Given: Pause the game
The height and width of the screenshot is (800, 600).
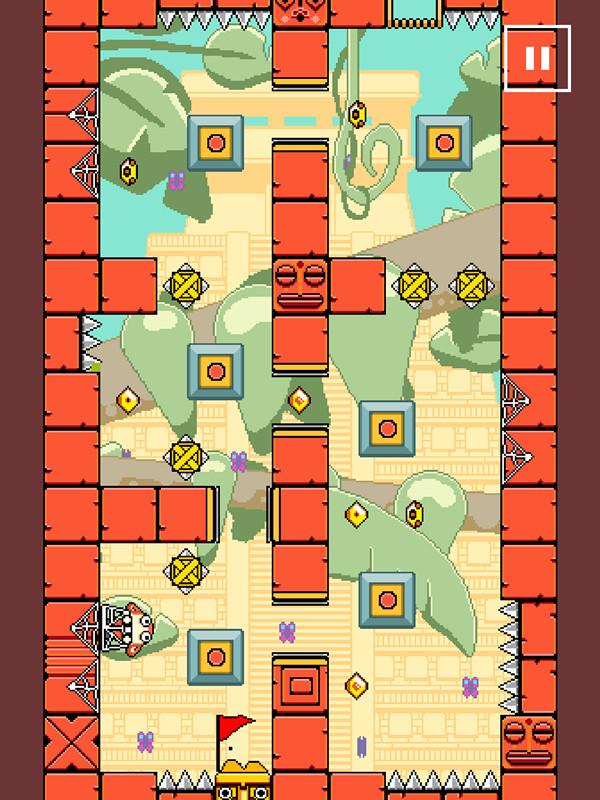Looking at the screenshot, I should (537, 58).
